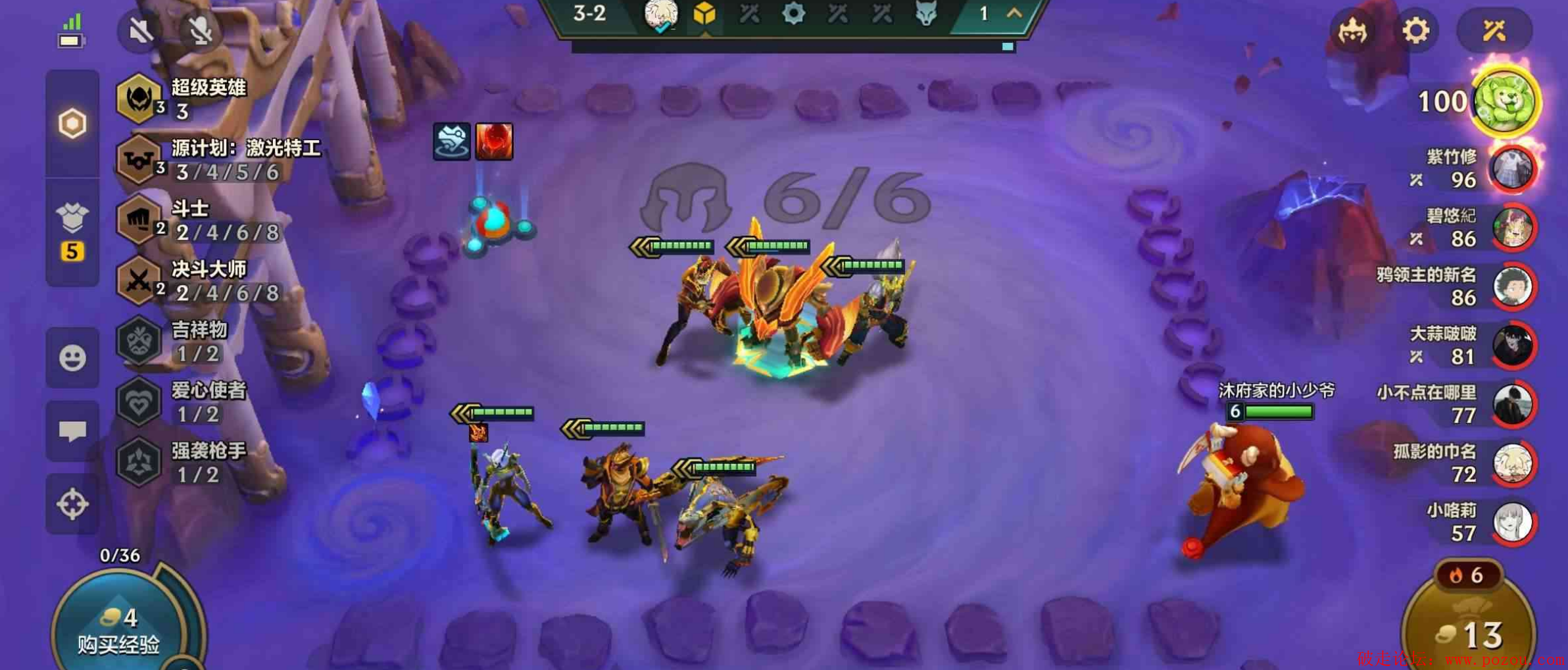Image resolution: width=1568 pixels, height=670 pixels.
Task: Select the red orb augment icon
Action: tap(494, 142)
